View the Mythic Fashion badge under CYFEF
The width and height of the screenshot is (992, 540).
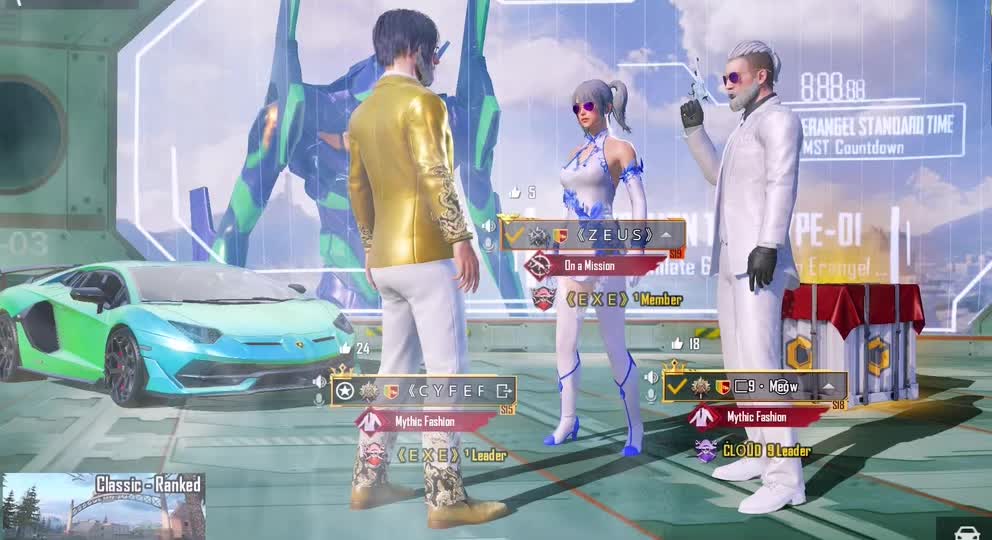tap(420, 421)
